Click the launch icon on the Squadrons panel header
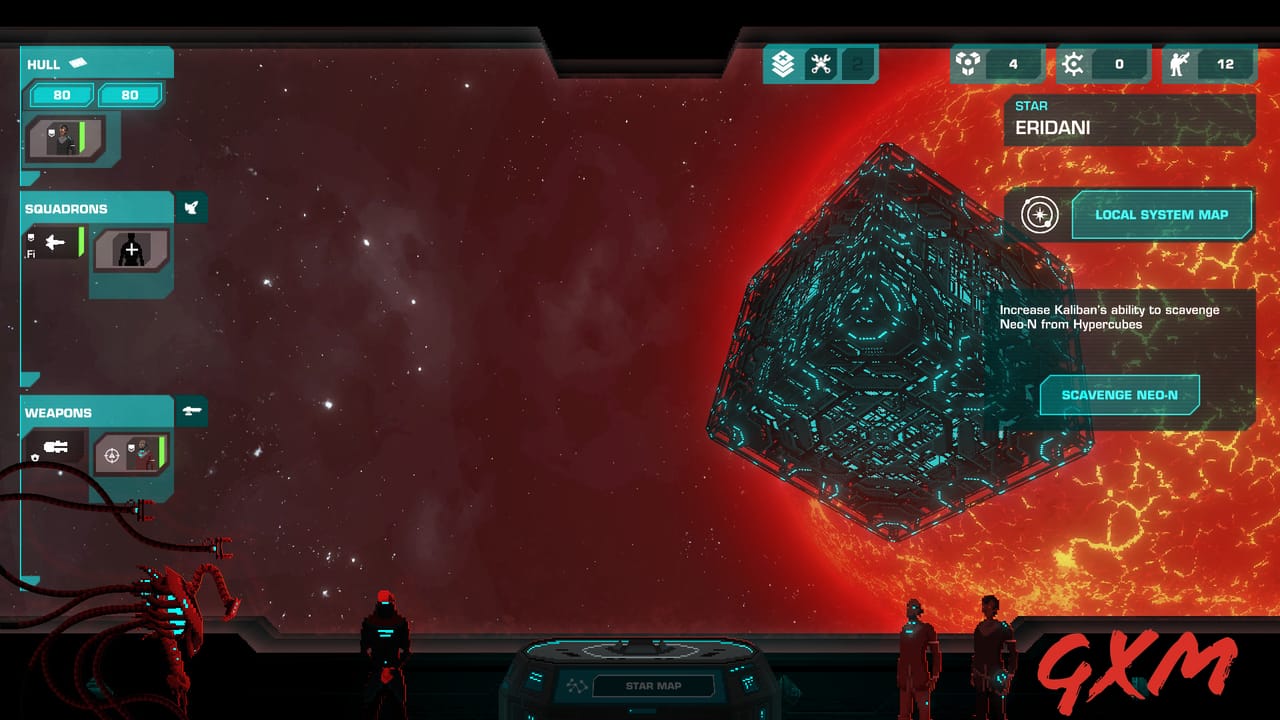Screen dimensions: 1280x720 pyautogui.click(x=191, y=207)
